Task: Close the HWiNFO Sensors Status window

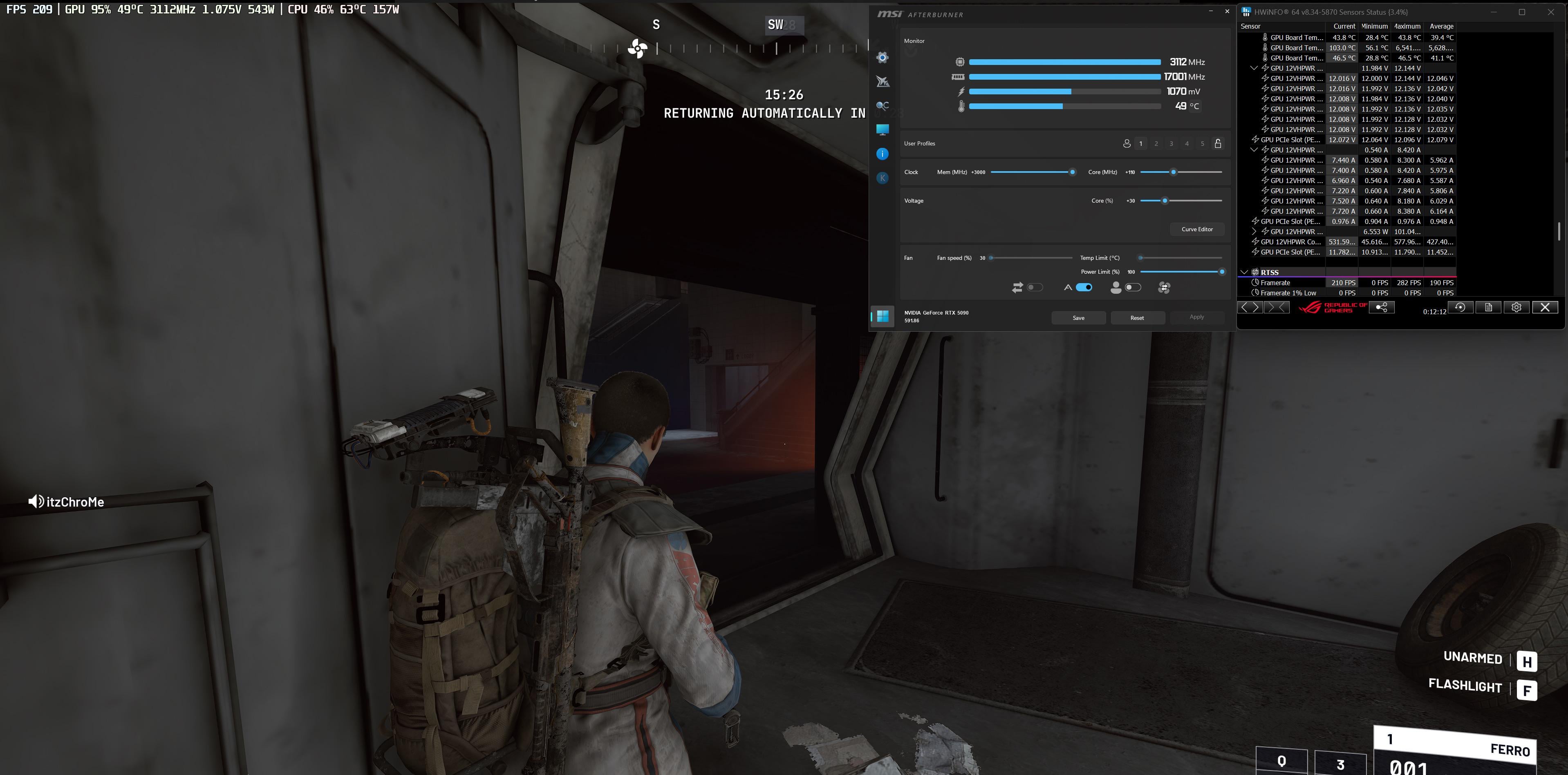Action: [1550, 12]
